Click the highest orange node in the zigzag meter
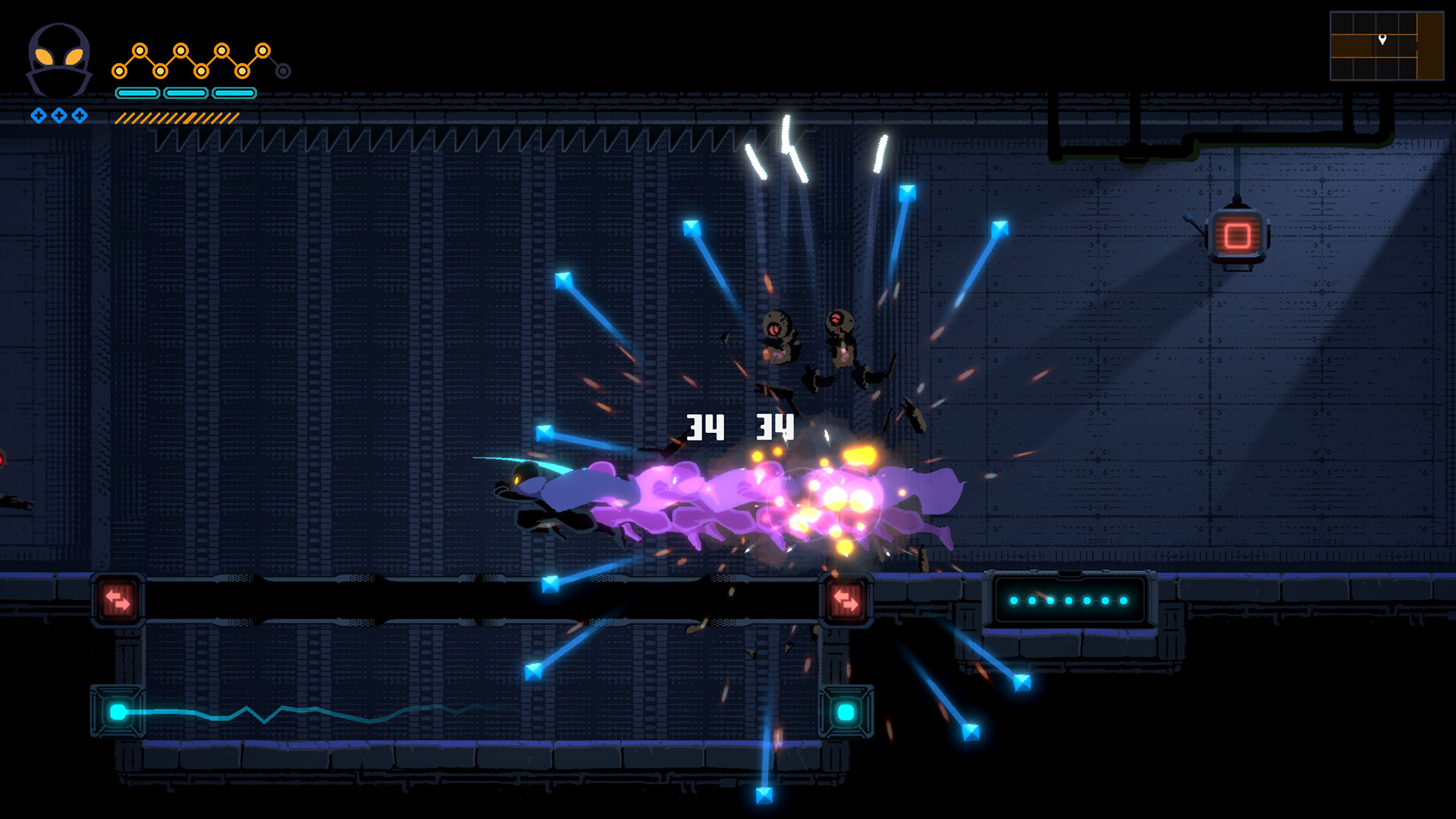The image size is (1456, 819). click(x=140, y=49)
